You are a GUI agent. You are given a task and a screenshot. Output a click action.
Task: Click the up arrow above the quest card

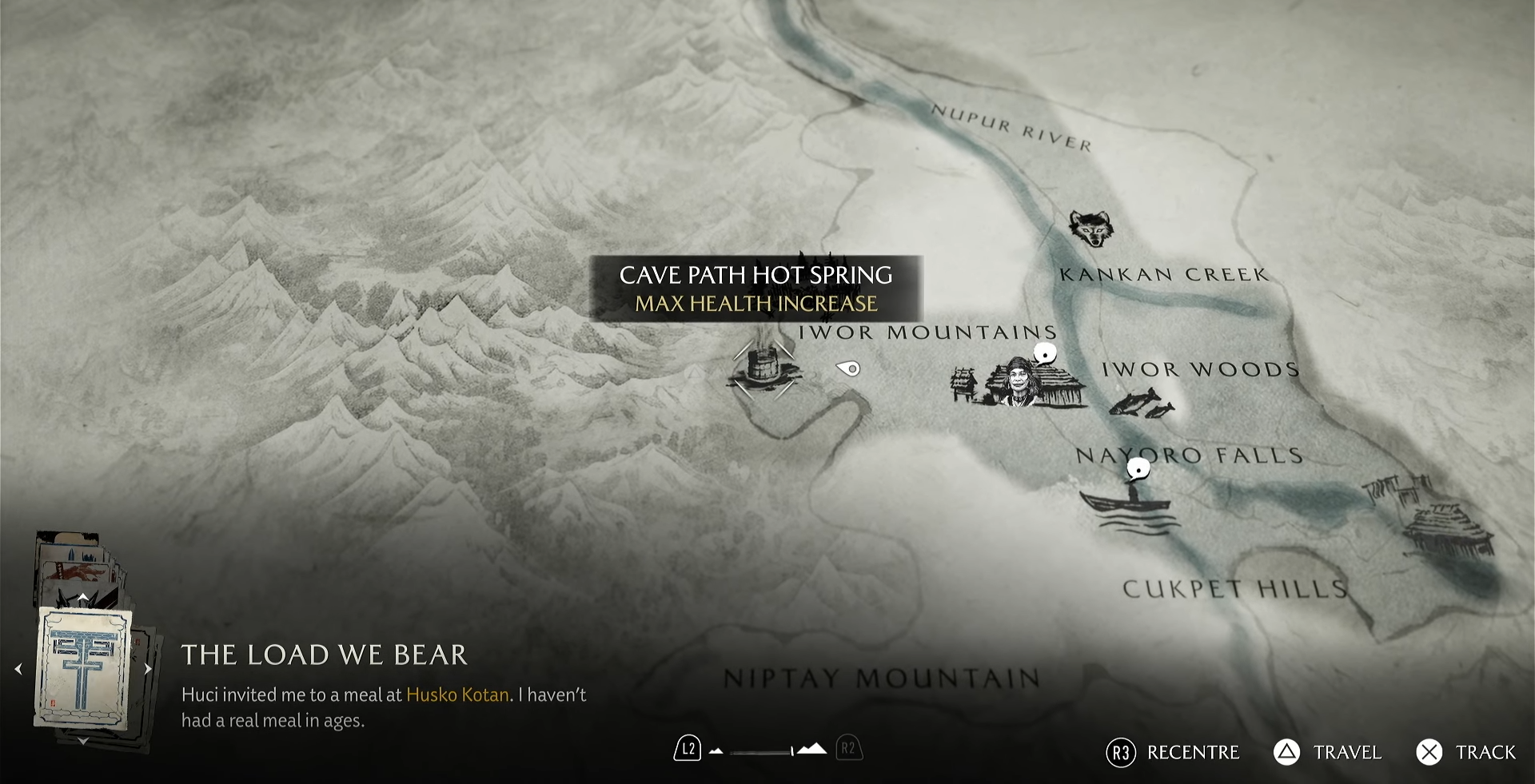coord(83,597)
